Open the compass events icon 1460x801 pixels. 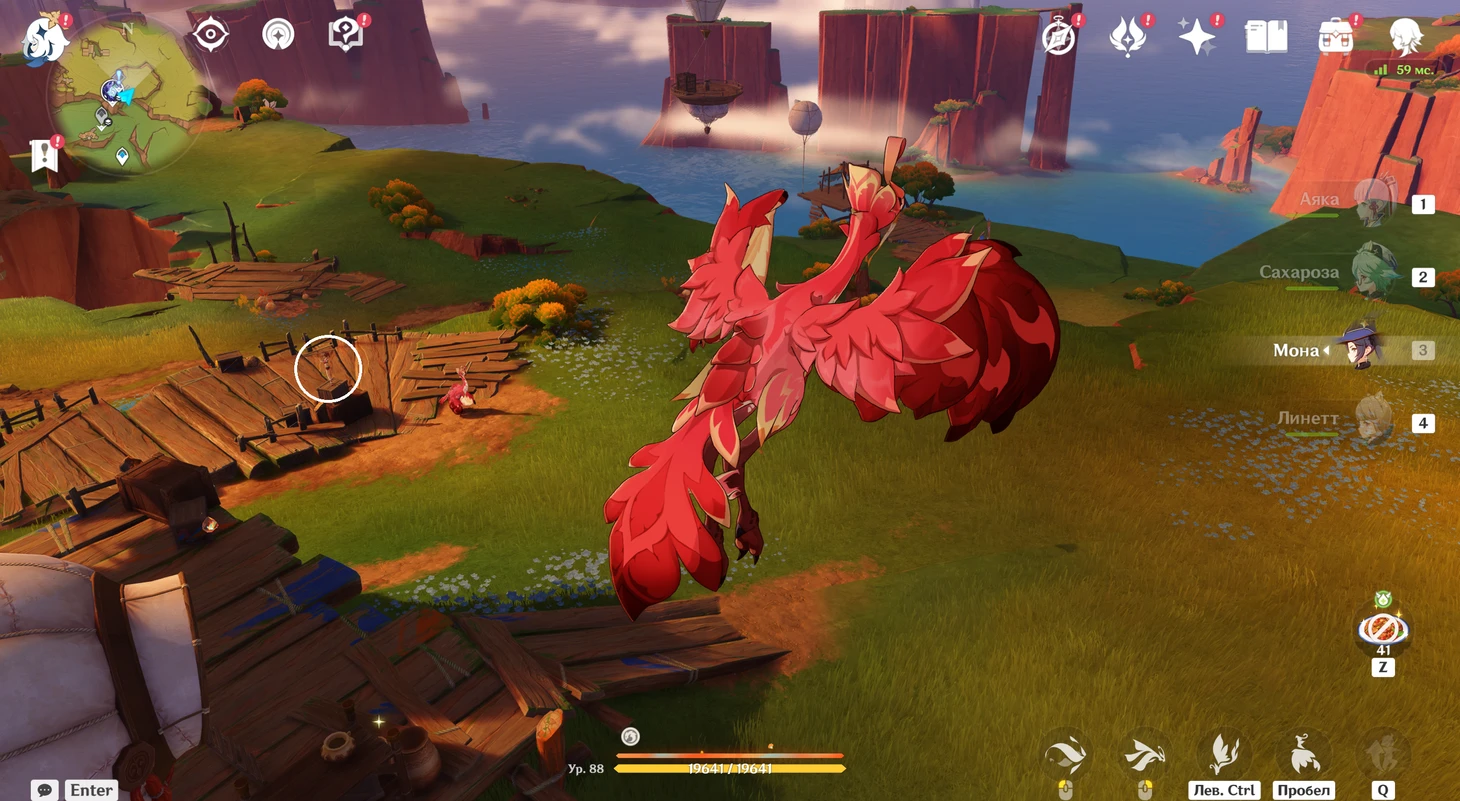click(x=1058, y=37)
